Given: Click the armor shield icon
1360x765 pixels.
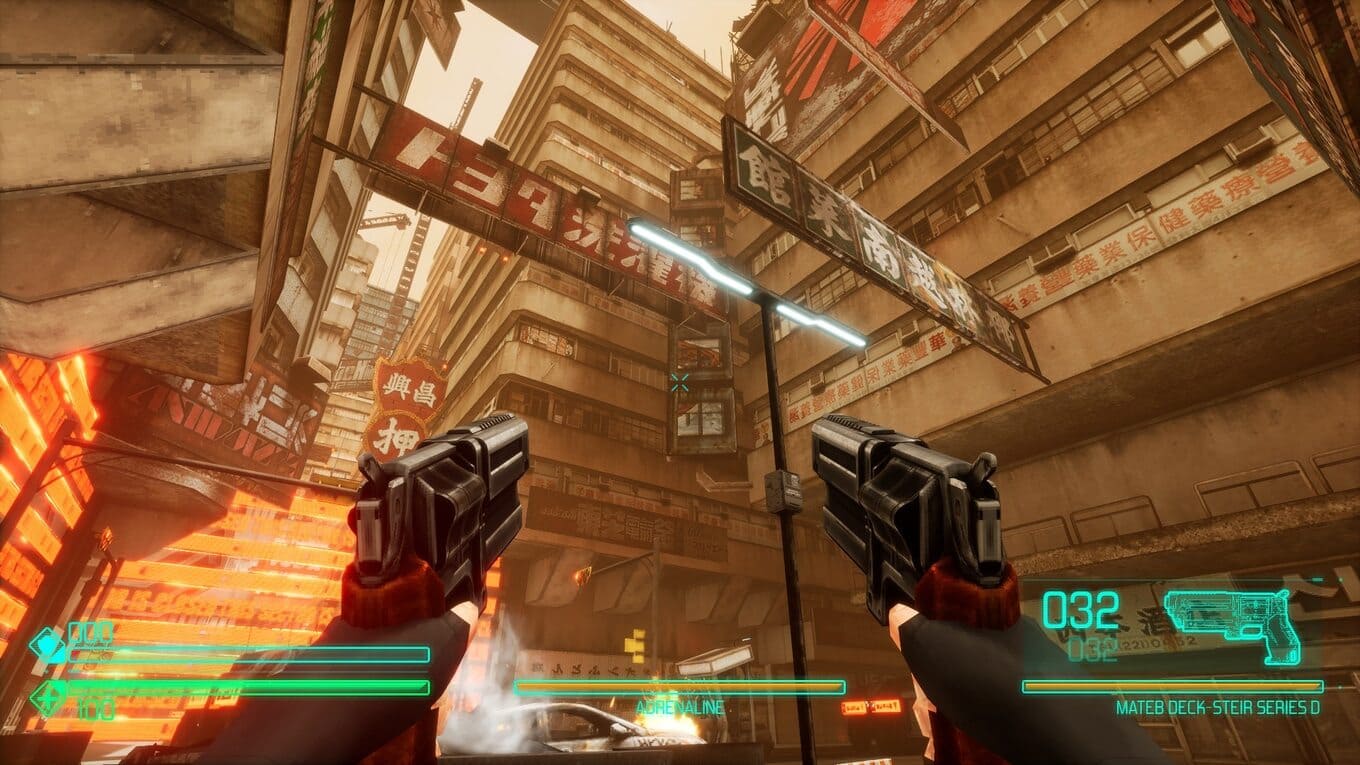Looking at the screenshot, I should click(x=47, y=646).
